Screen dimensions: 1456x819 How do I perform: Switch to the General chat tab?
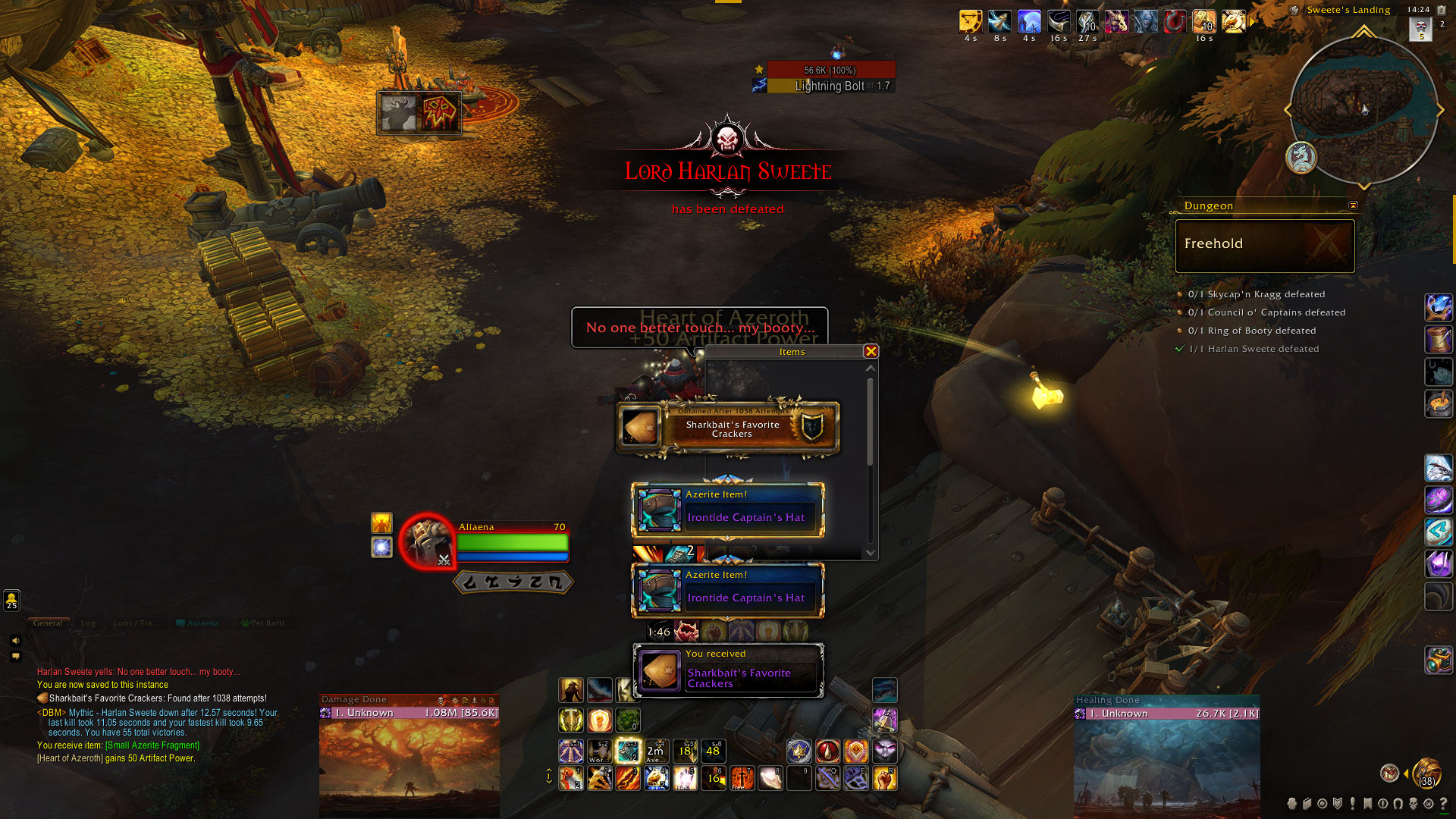48,623
